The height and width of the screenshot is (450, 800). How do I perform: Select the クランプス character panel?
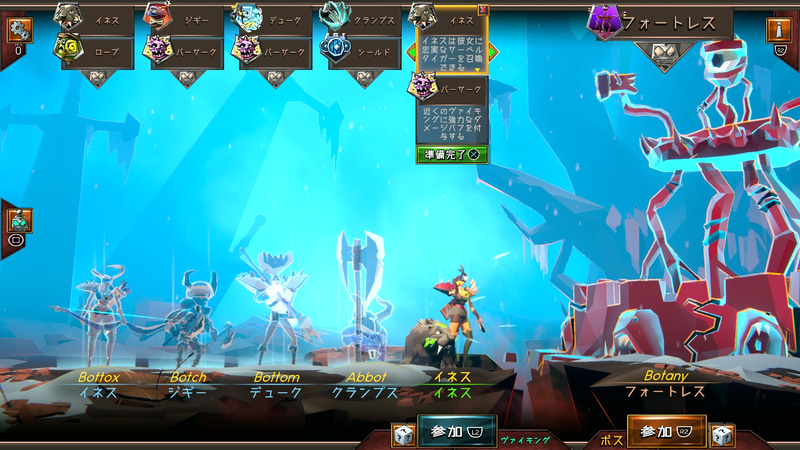(x=364, y=18)
